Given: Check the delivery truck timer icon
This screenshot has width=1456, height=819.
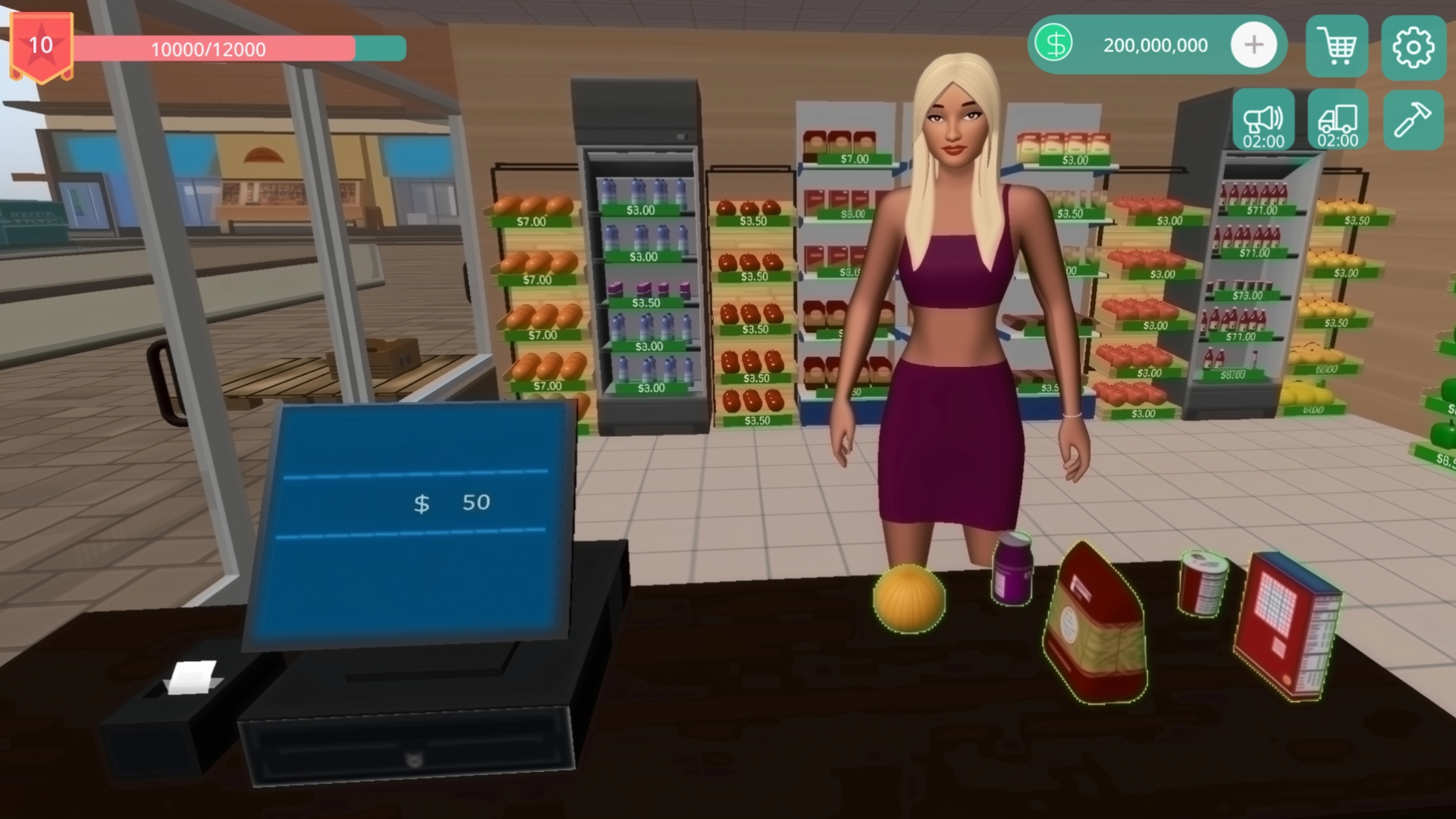Looking at the screenshot, I should pos(1337,120).
